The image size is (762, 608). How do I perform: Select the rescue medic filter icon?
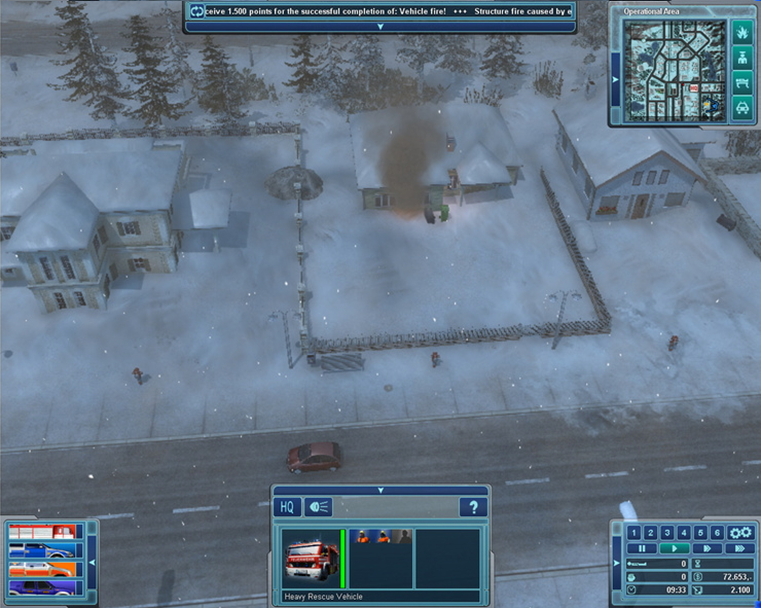[x=742, y=60]
